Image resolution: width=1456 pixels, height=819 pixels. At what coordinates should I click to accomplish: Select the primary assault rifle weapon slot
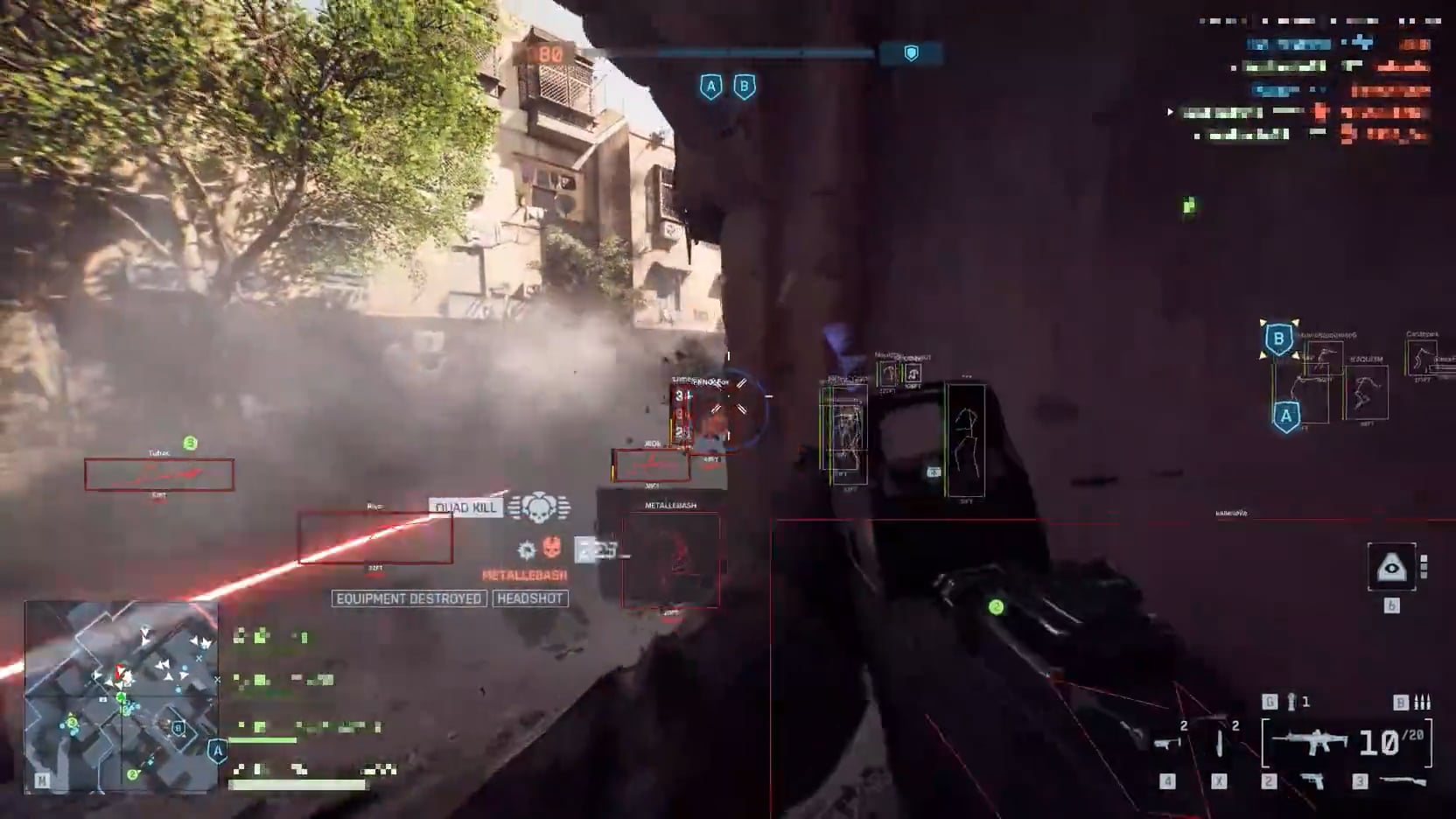tap(1310, 743)
